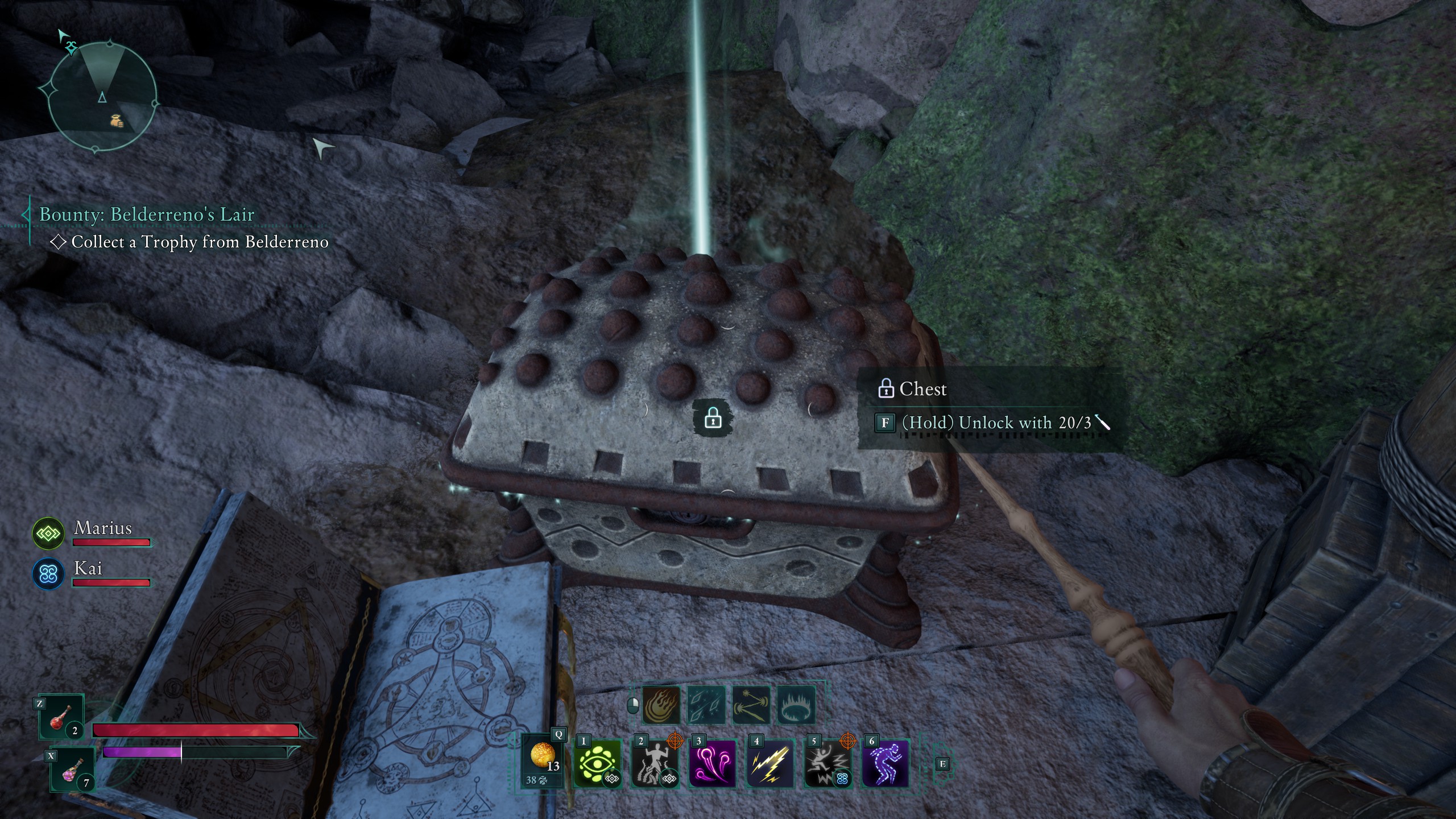Activate the green eye ability
The image size is (1456, 819).
[x=597, y=763]
